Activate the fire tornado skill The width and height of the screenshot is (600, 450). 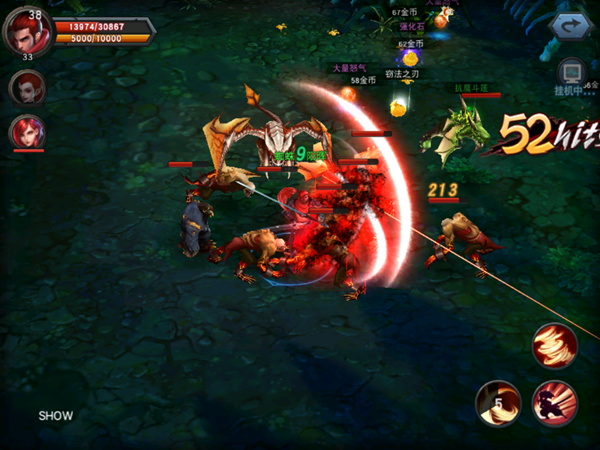click(x=555, y=346)
